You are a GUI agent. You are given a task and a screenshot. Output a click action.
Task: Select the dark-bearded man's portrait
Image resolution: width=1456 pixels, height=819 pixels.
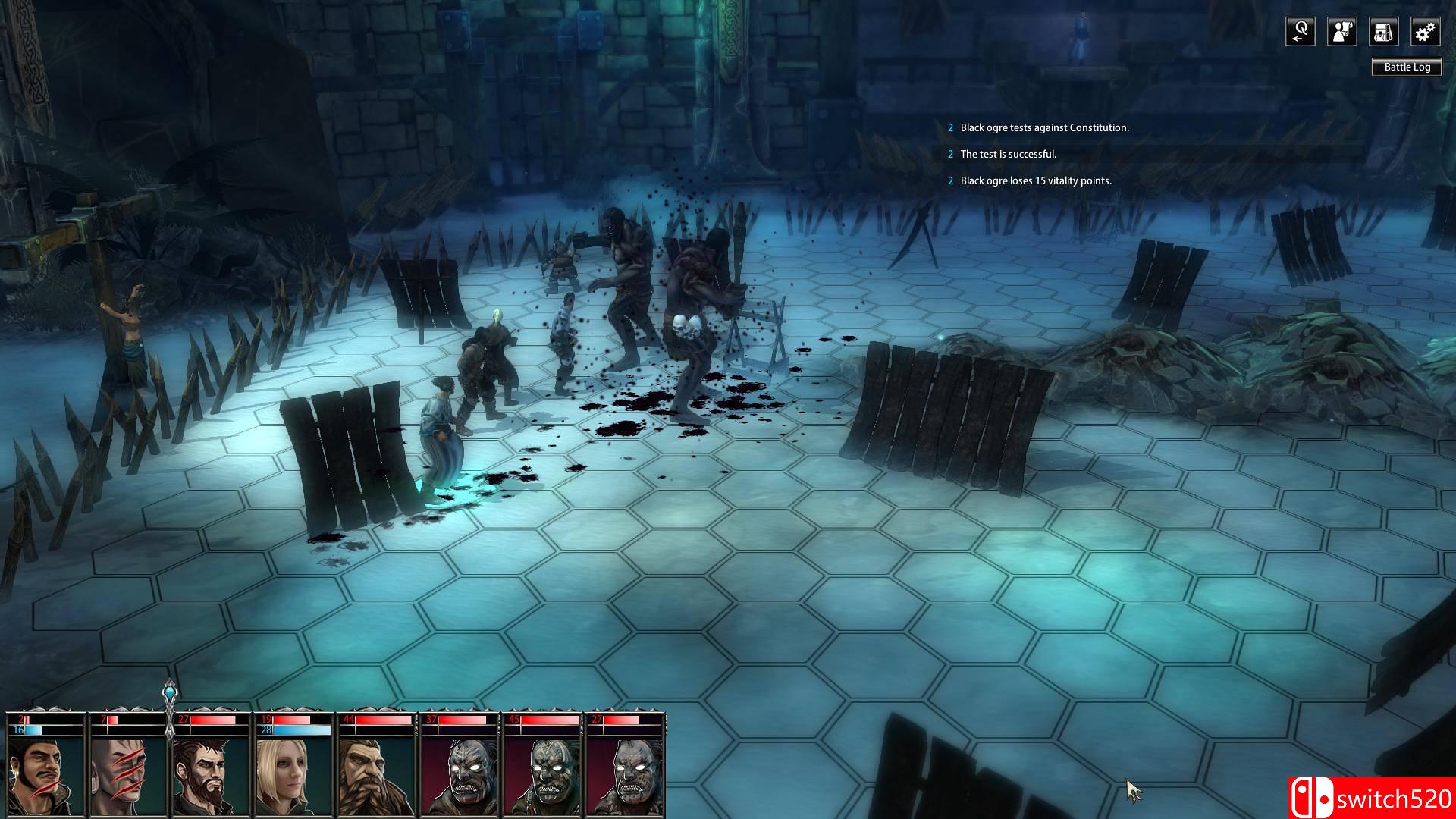pos(211,775)
